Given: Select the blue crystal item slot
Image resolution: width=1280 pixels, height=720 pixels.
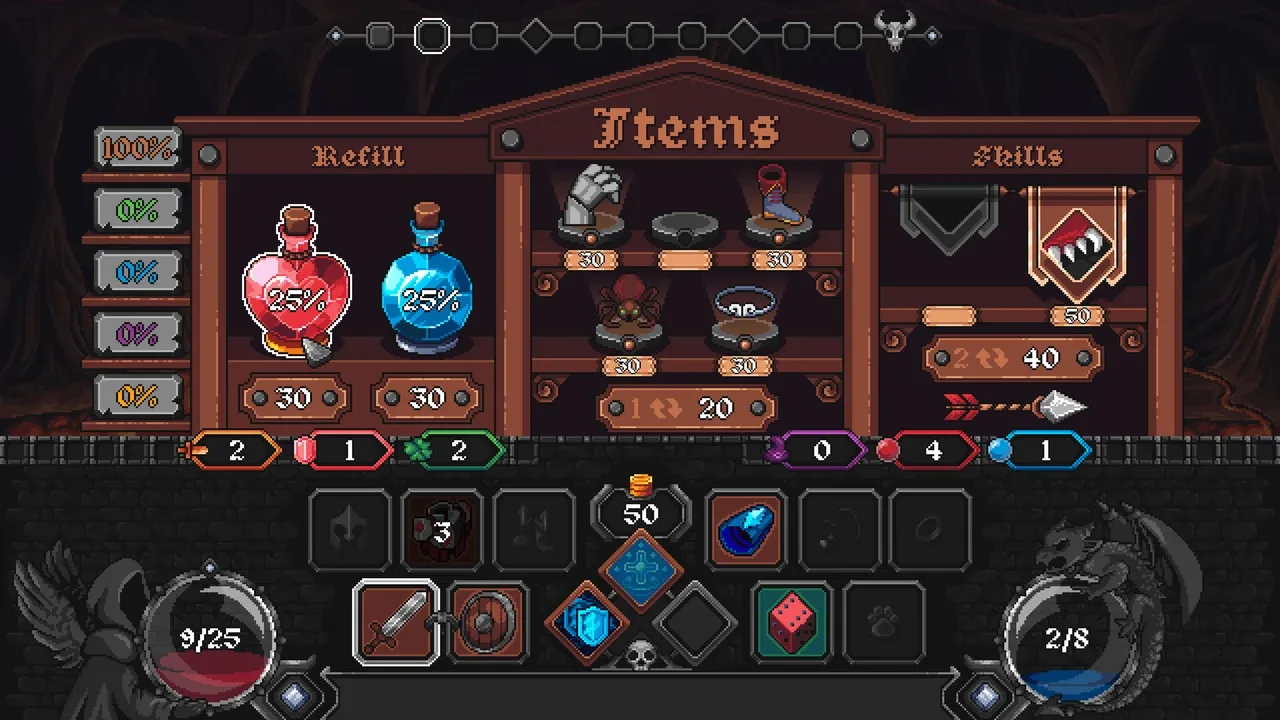Looking at the screenshot, I should (746, 531).
